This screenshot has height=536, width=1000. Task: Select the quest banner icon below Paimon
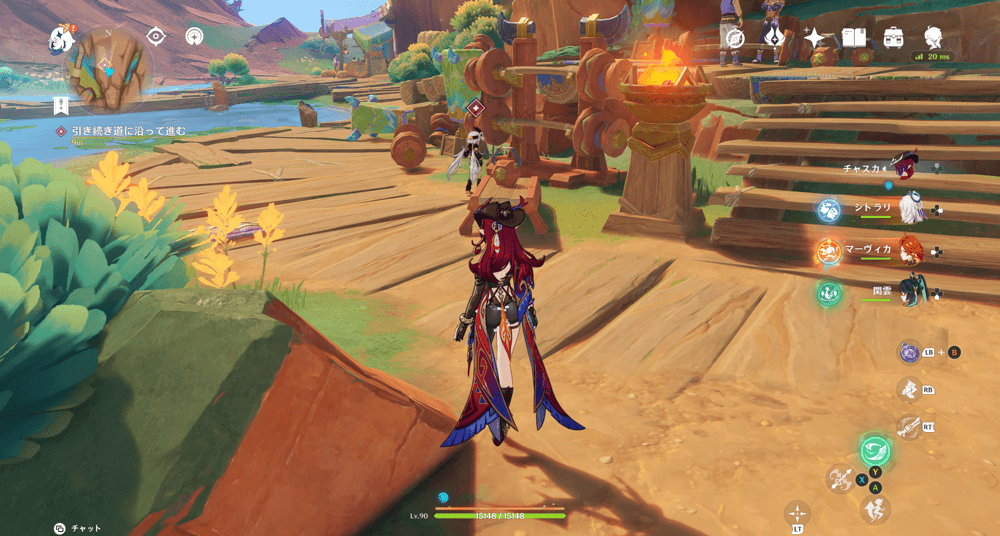[61, 105]
